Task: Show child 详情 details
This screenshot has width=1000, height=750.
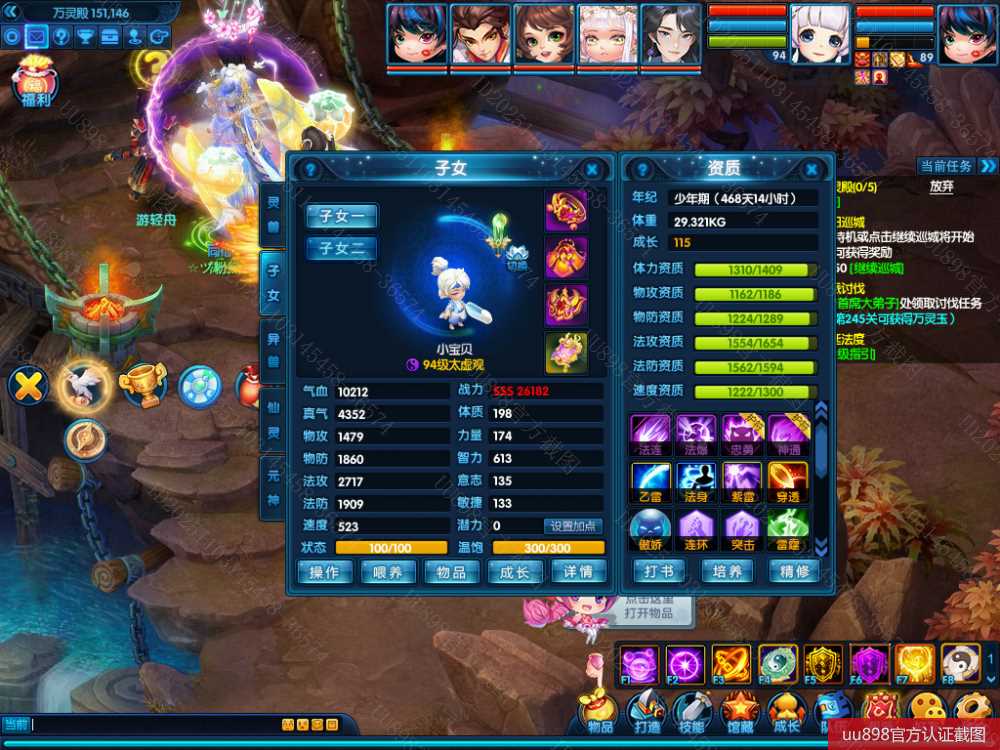Action: tap(578, 572)
